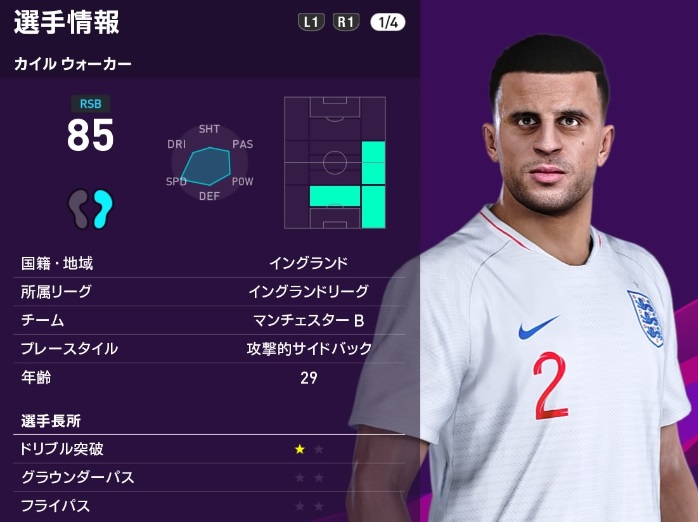Screen dimensions: 698x522
Task: Select the チーム row showing マンチェスター B
Action: click(x=210, y=320)
